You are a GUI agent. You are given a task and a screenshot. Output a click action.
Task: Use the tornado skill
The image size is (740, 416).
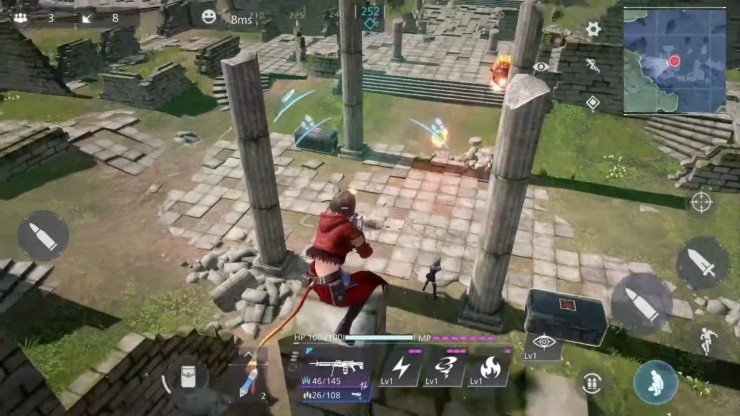[x=447, y=367]
